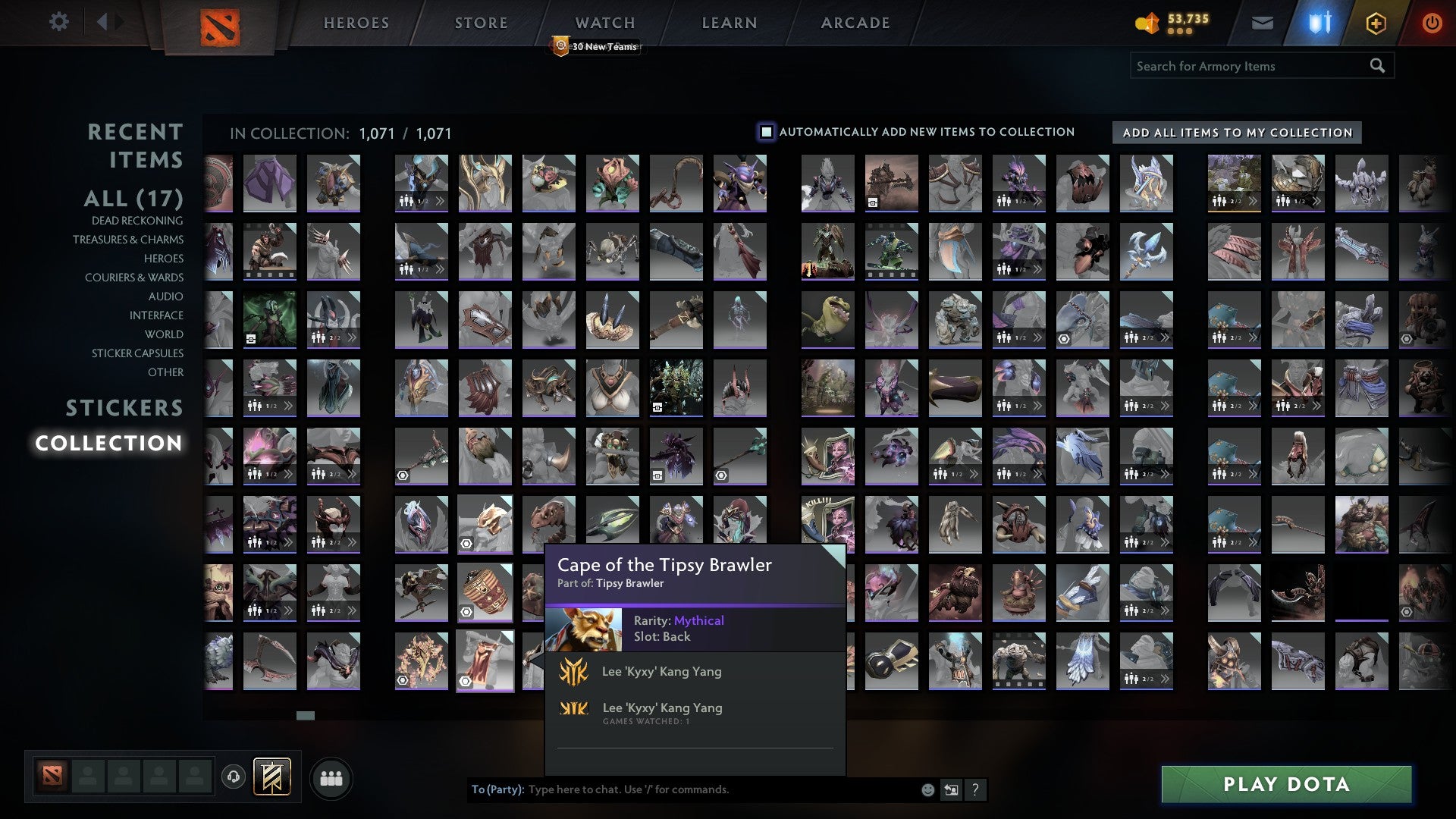Open the friends list people icon
This screenshot has width=1456, height=819.
pos(331,777)
